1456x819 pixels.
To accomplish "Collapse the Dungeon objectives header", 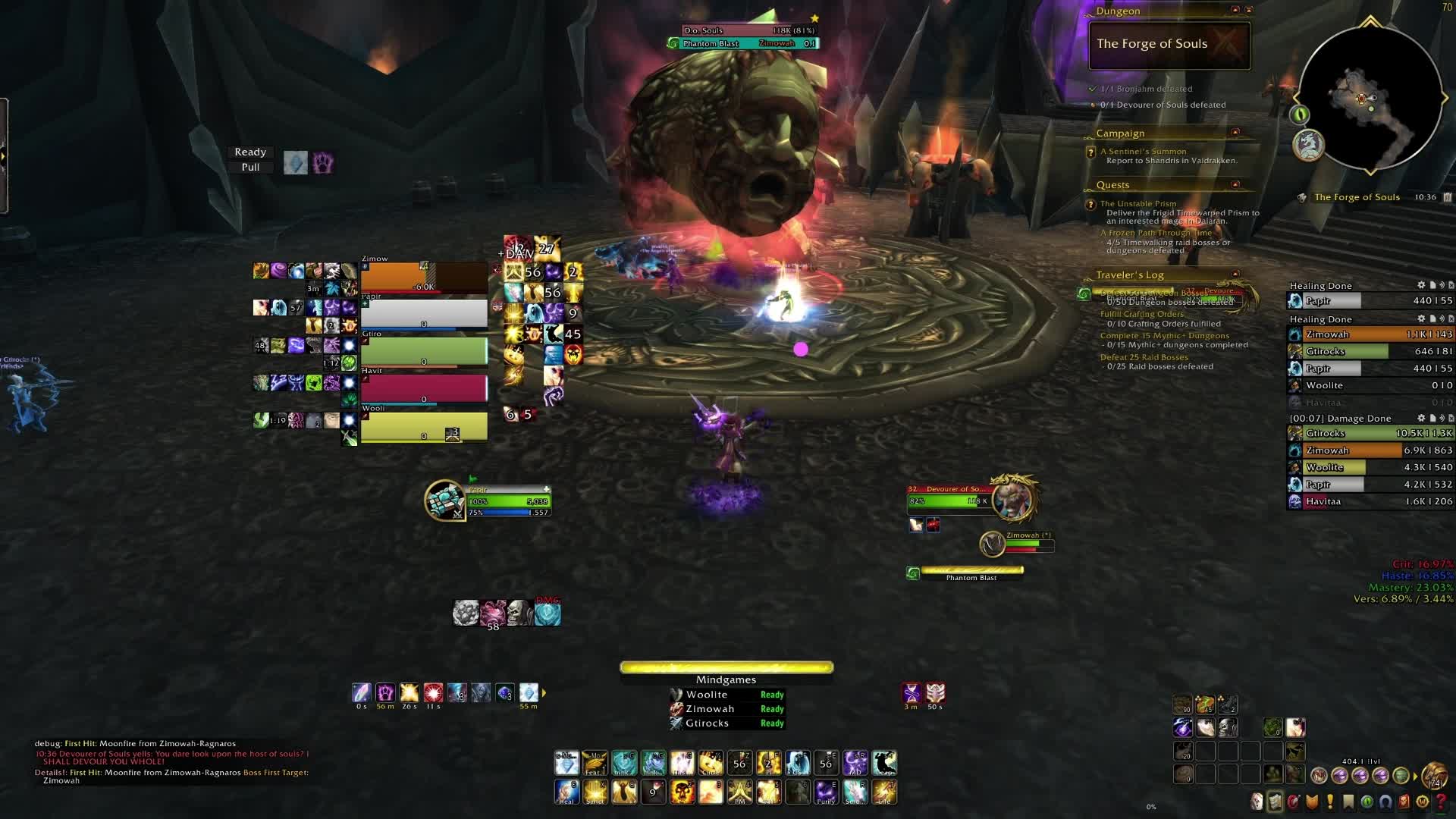I will point(1235,10).
